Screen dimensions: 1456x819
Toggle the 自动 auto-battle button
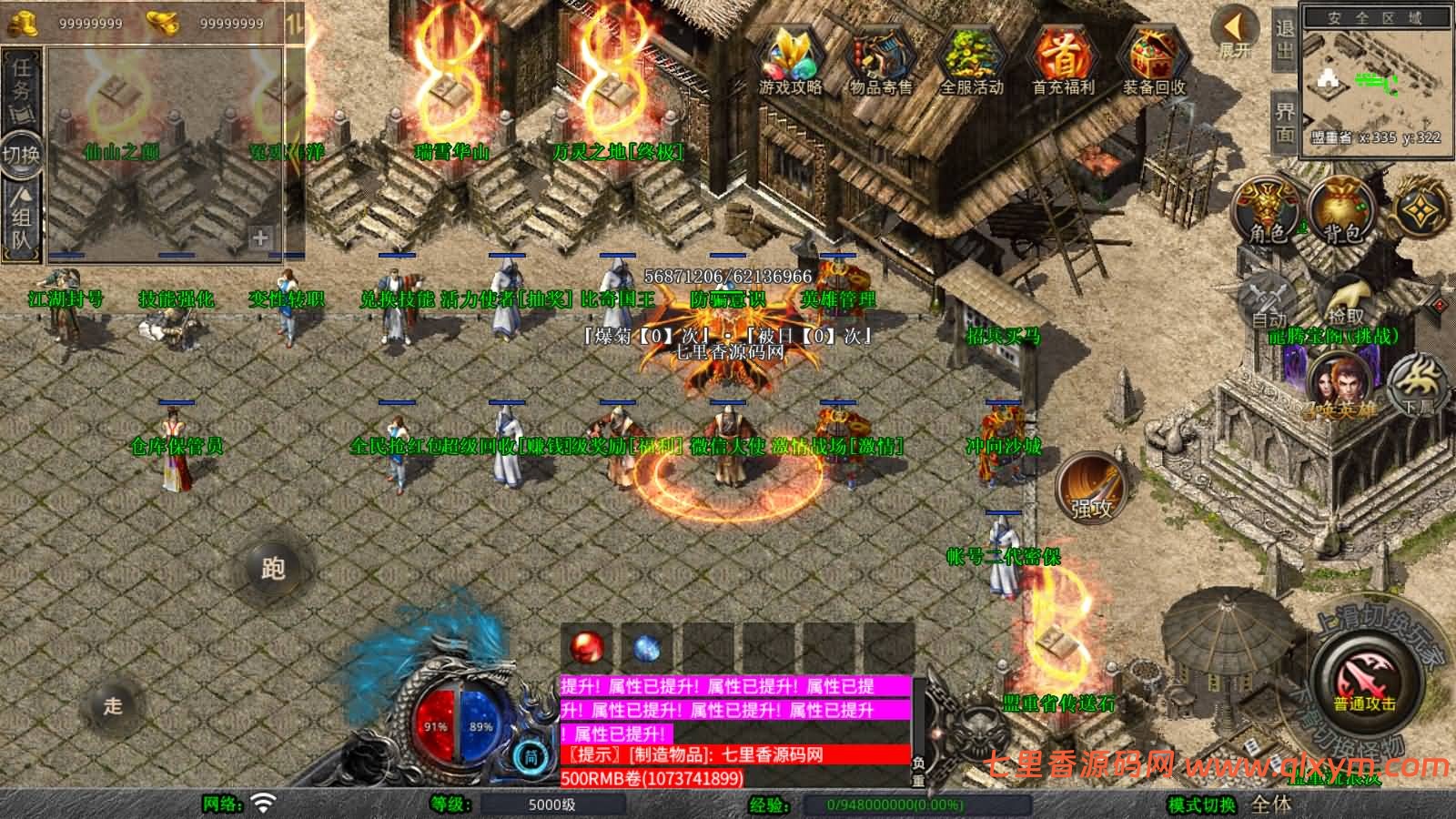coord(1269,300)
